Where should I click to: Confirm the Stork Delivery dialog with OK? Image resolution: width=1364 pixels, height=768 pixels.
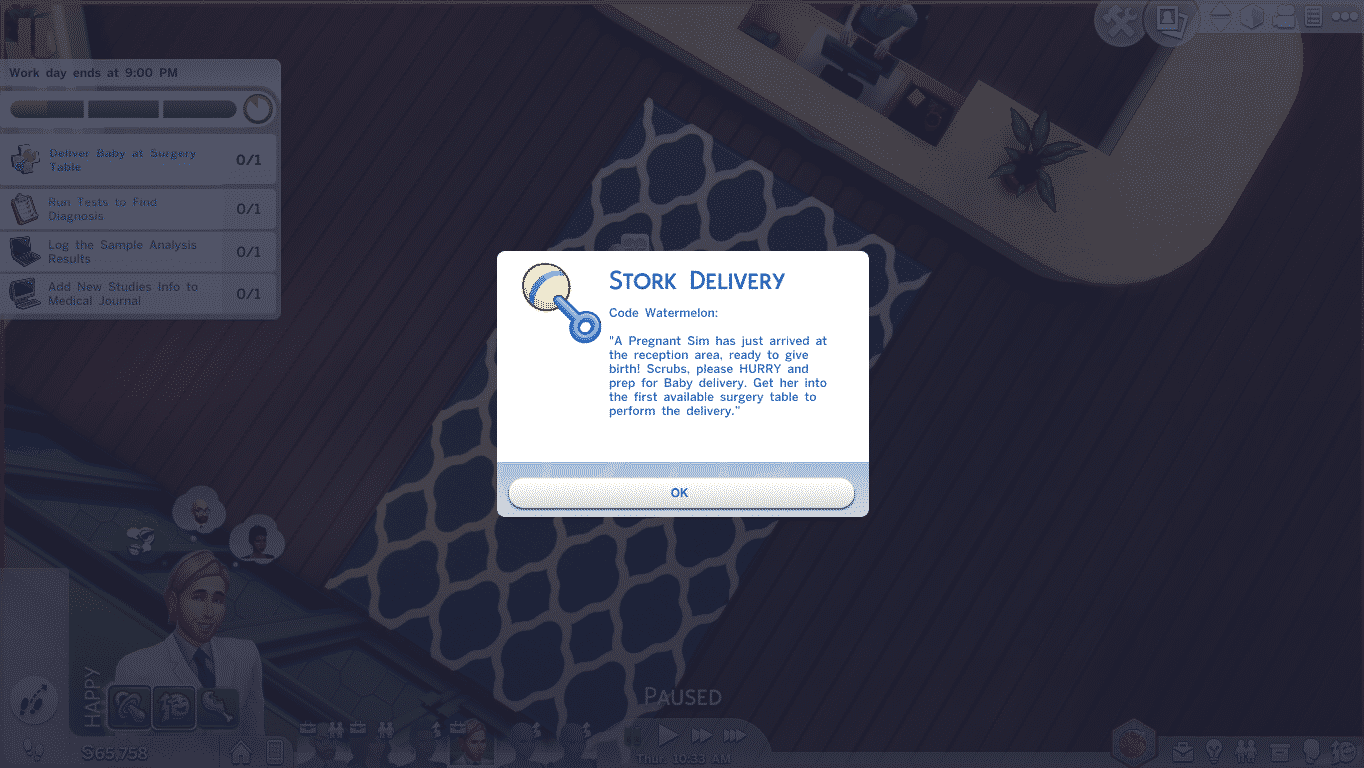click(x=681, y=493)
